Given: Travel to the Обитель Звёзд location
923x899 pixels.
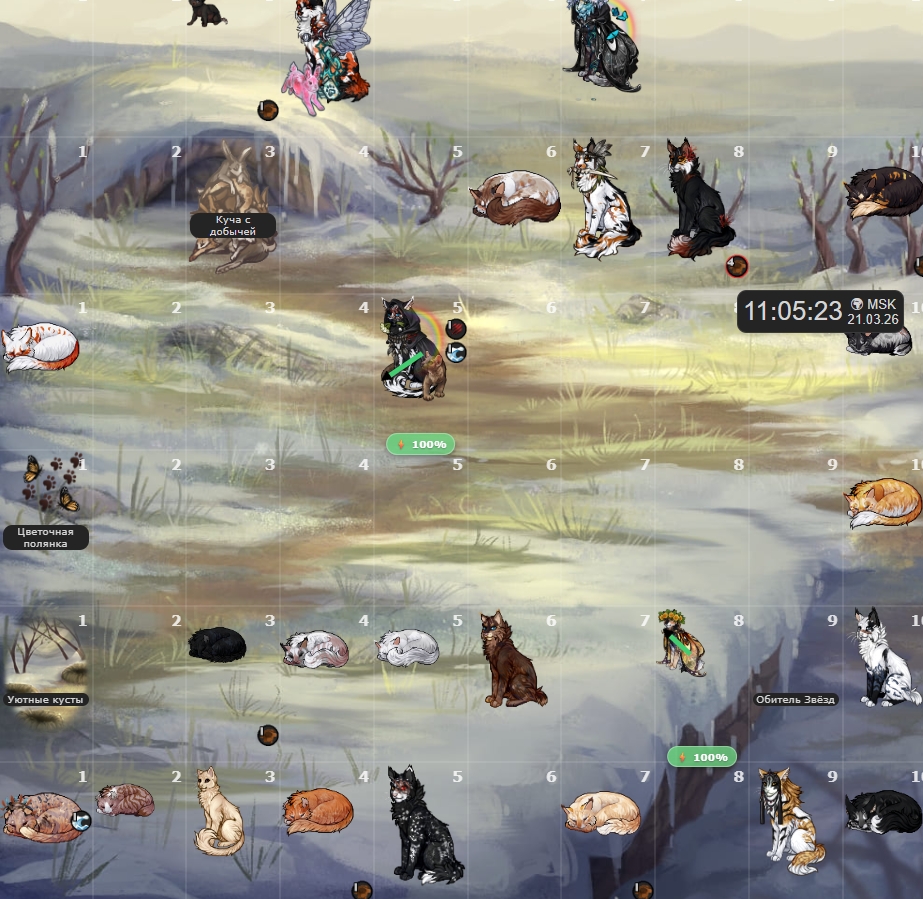Looking at the screenshot, I should point(795,700).
